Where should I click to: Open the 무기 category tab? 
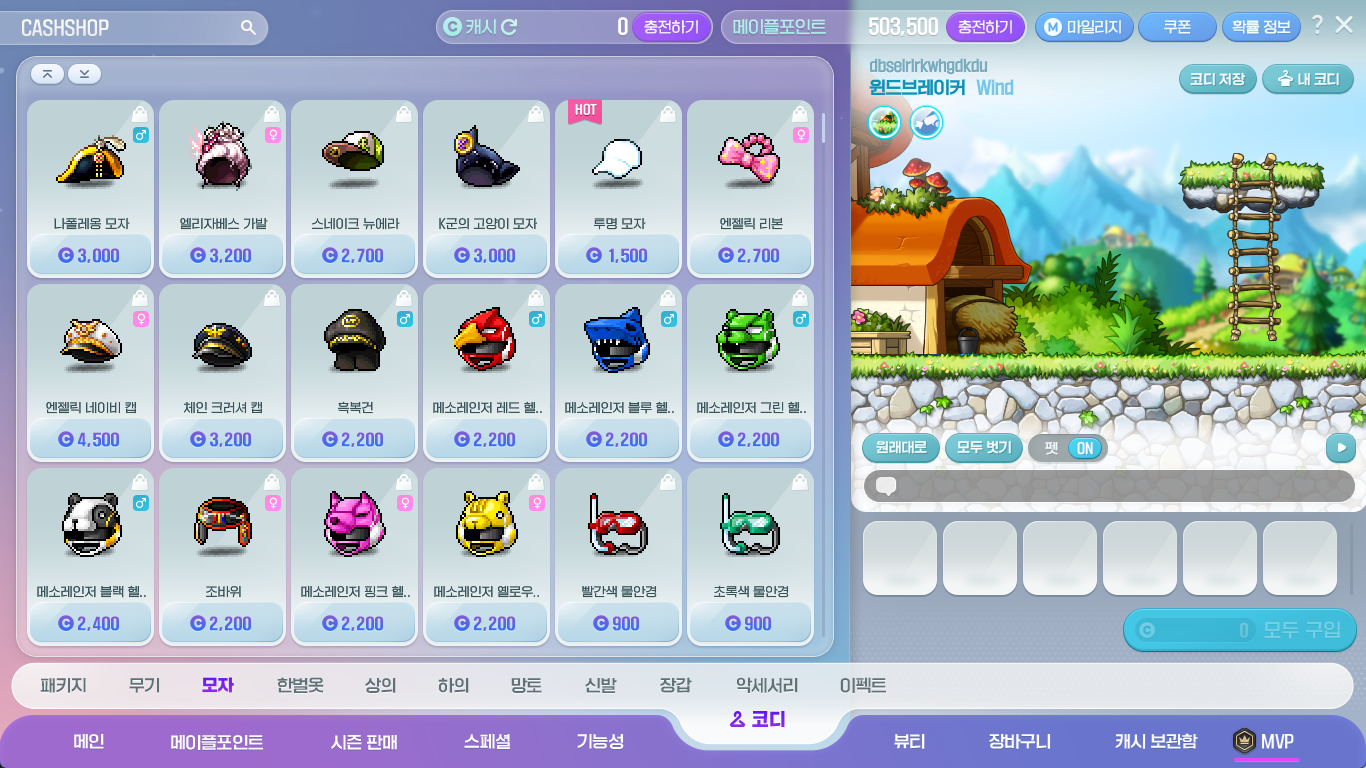[x=144, y=685]
